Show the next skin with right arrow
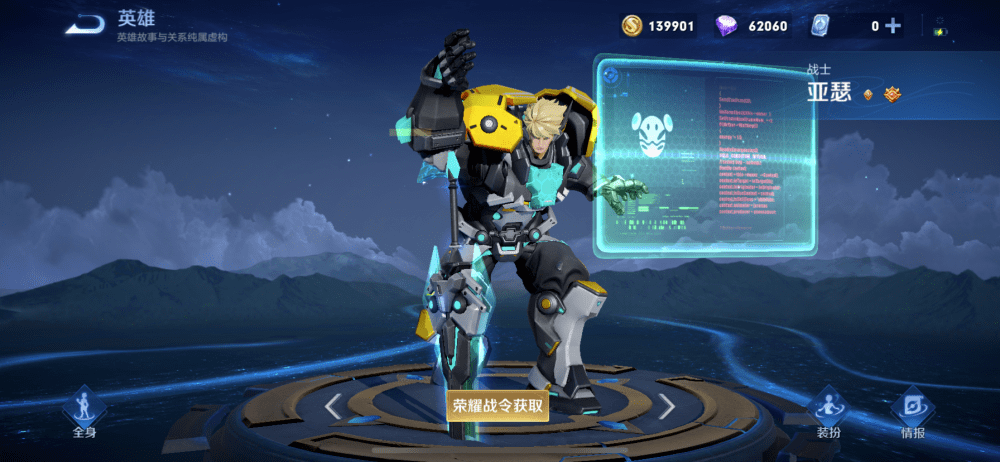This screenshot has width=1000, height=462. (x=666, y=406)
